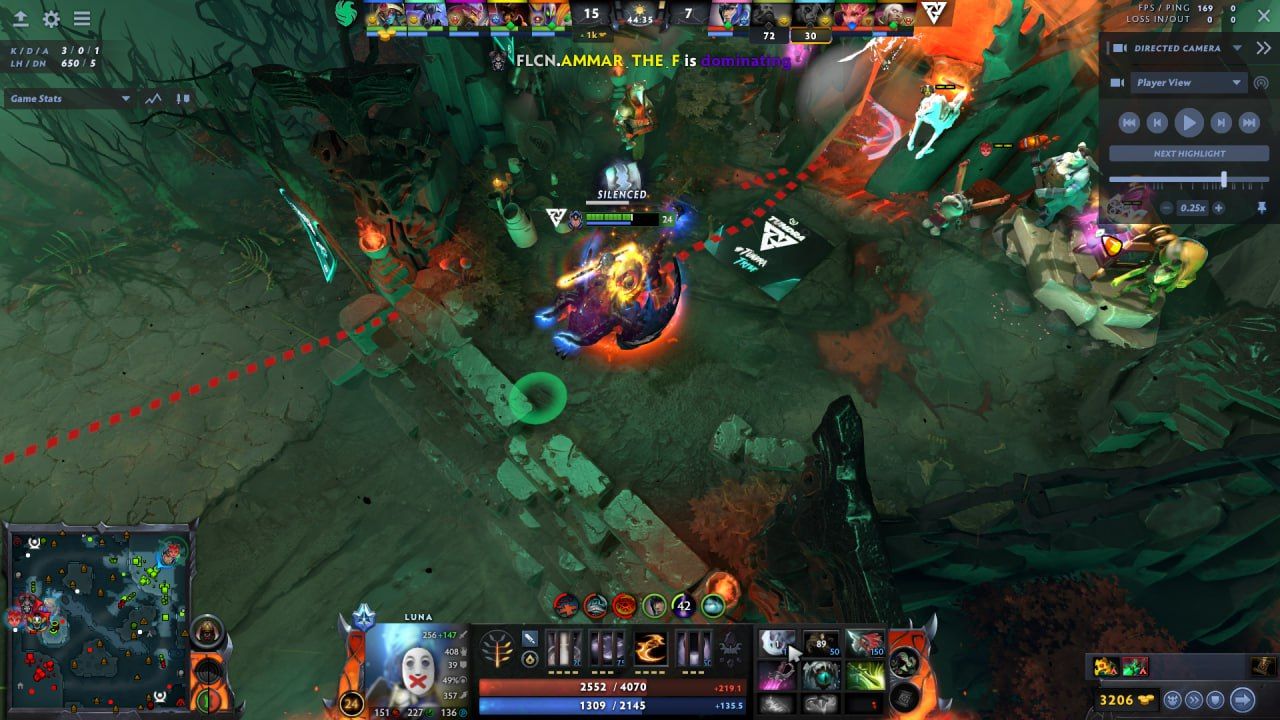Open Luna's talent tree
Viewport: 1280px width, 720px height.
point(497,648)
